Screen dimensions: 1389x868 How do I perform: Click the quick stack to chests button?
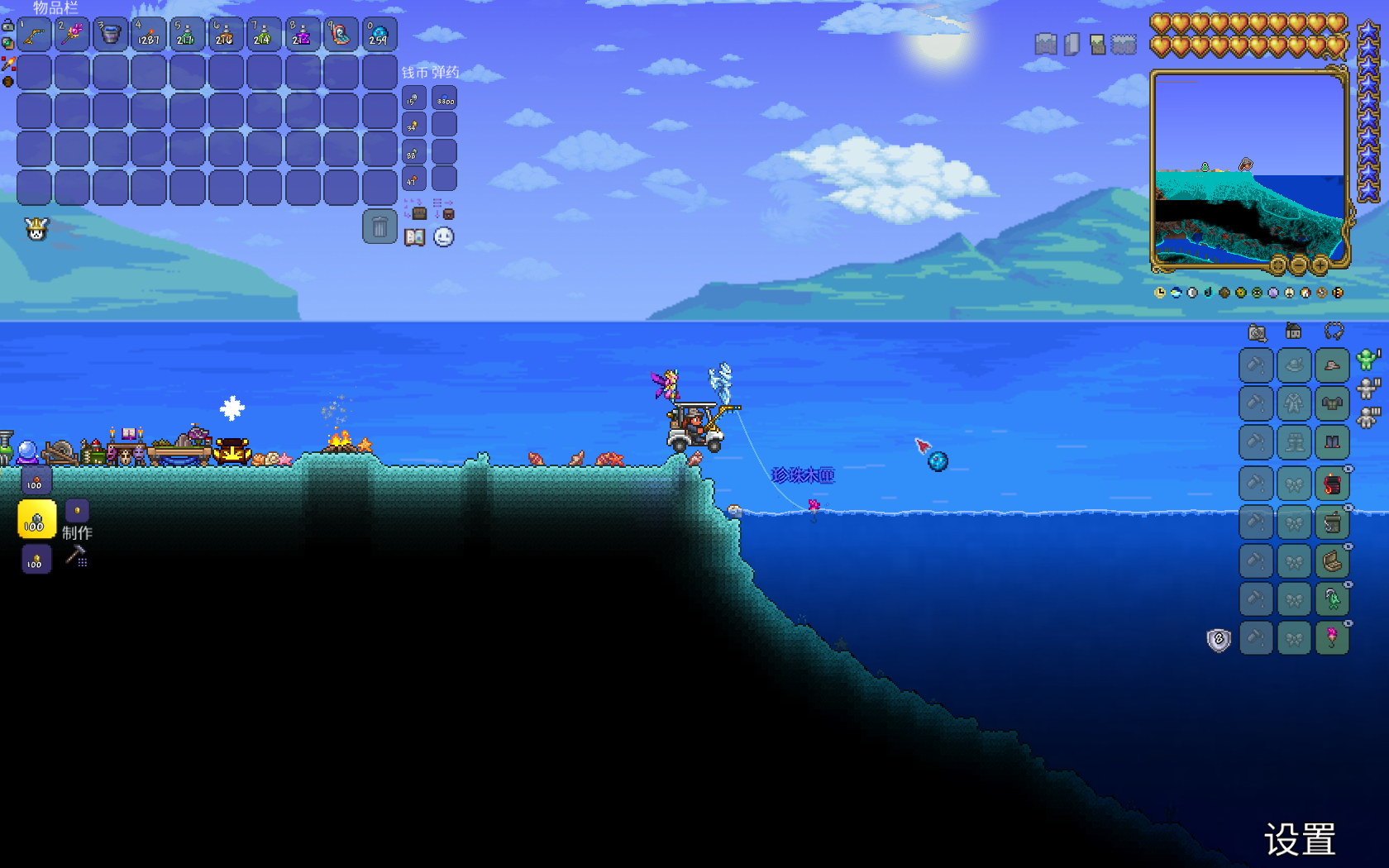415,209
